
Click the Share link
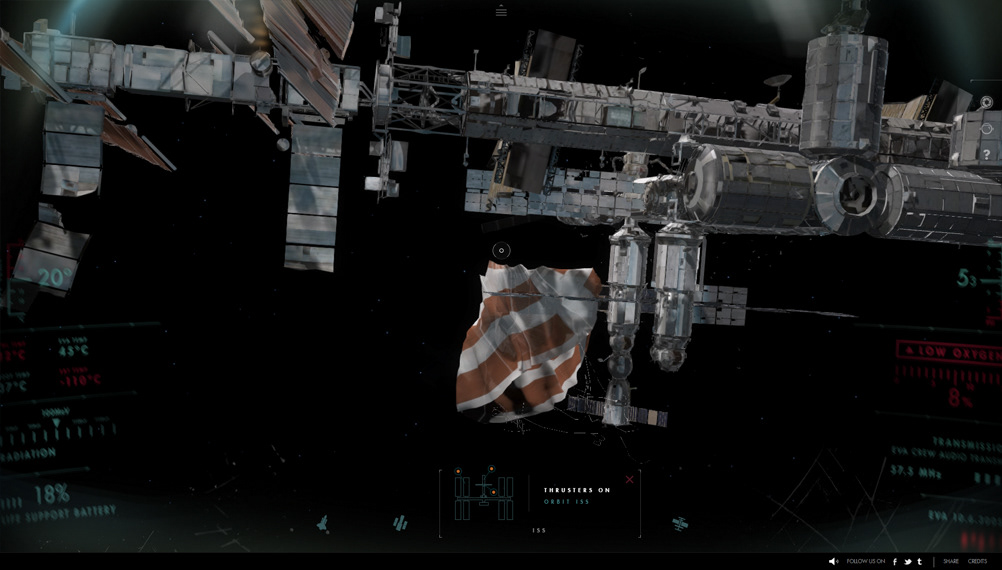point(950,562)
